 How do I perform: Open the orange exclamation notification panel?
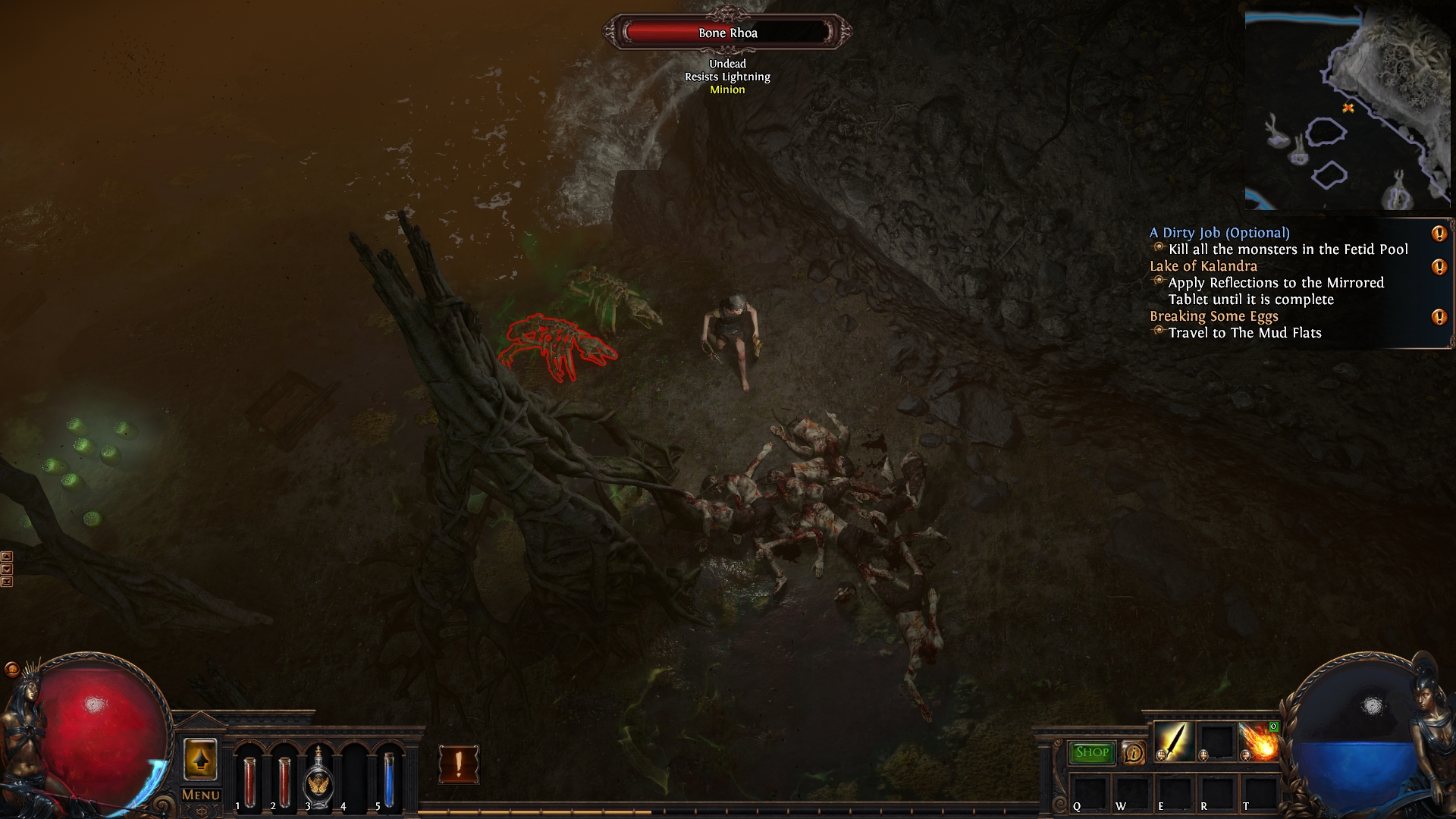click(x=459, y=764)
